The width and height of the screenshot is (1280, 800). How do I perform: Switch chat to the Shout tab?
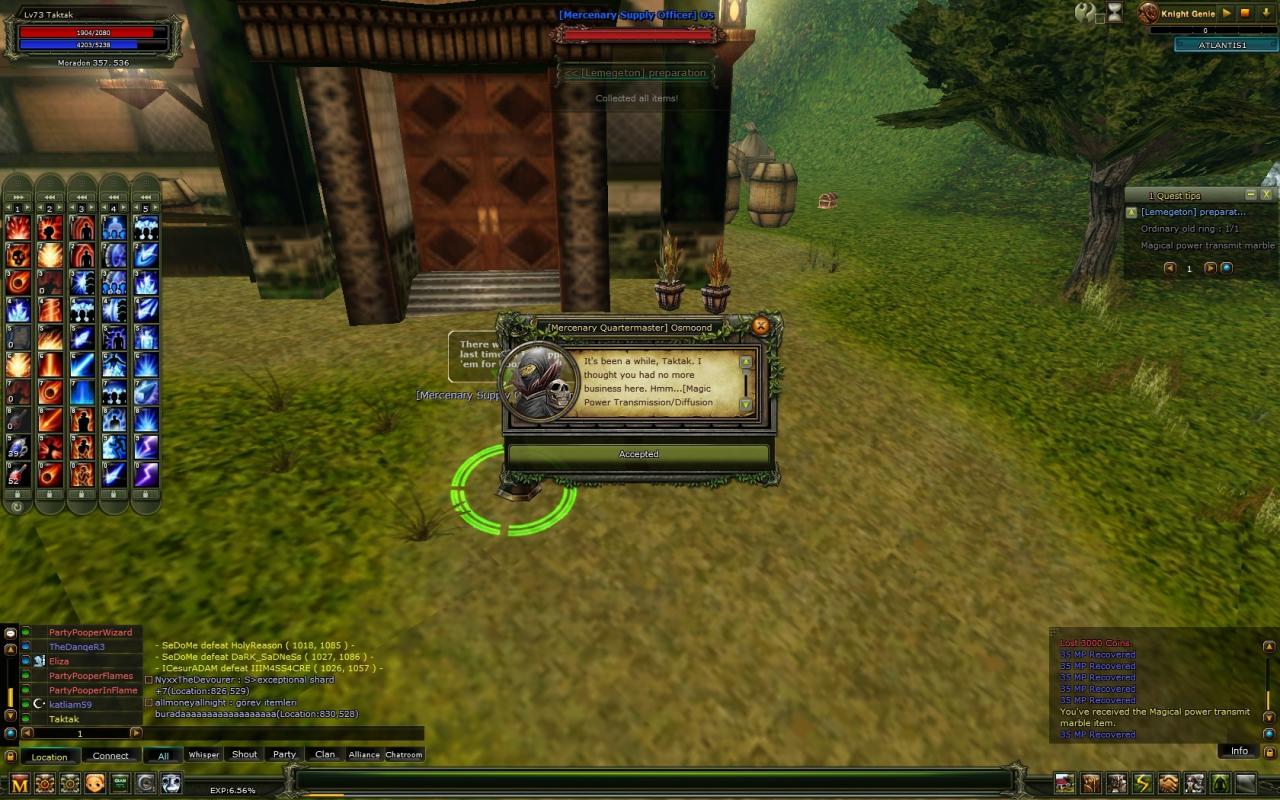pyautogui.click(x=244, y=755)
